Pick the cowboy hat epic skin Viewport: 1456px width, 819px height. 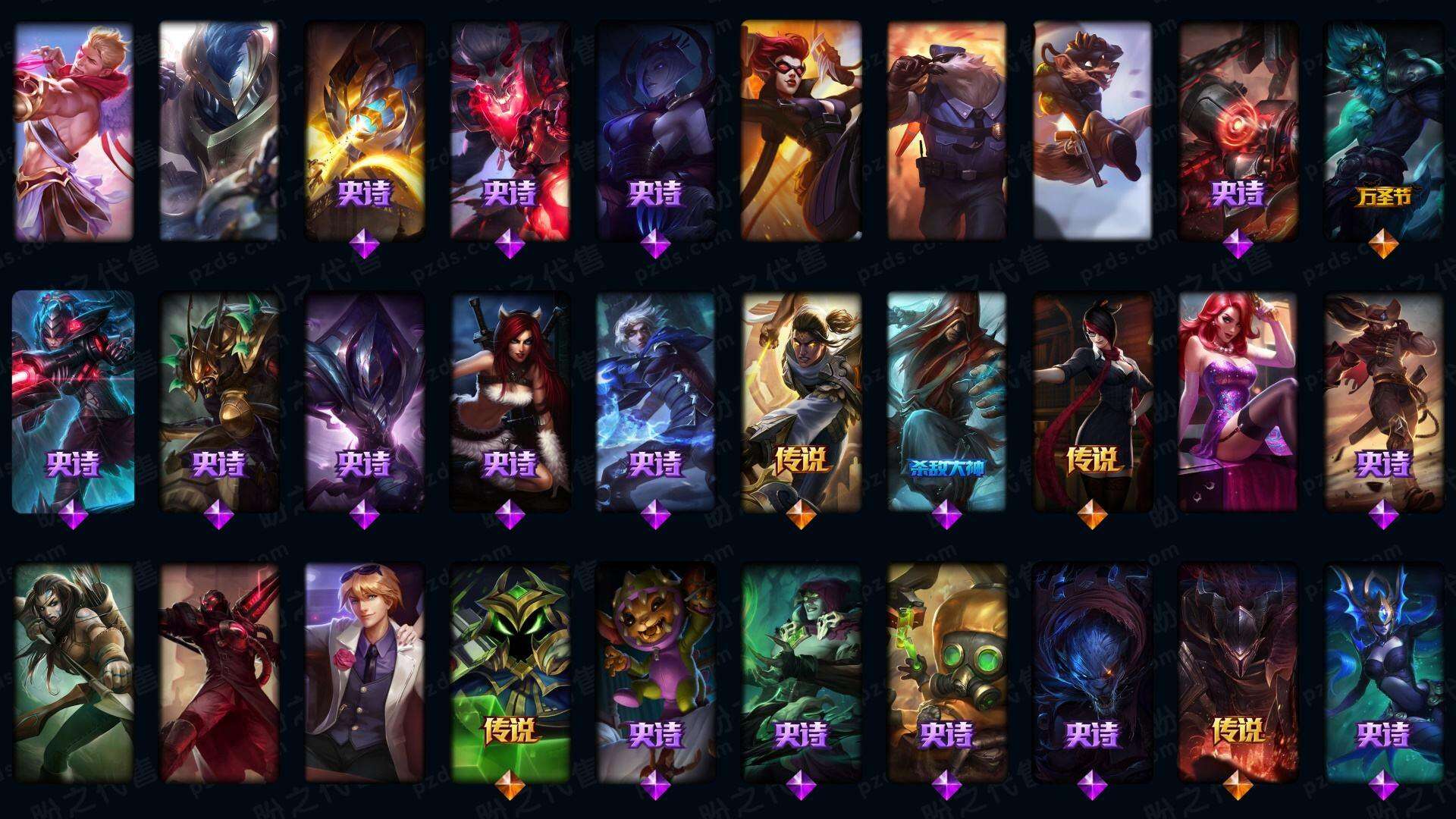(x=1383, y=402)
